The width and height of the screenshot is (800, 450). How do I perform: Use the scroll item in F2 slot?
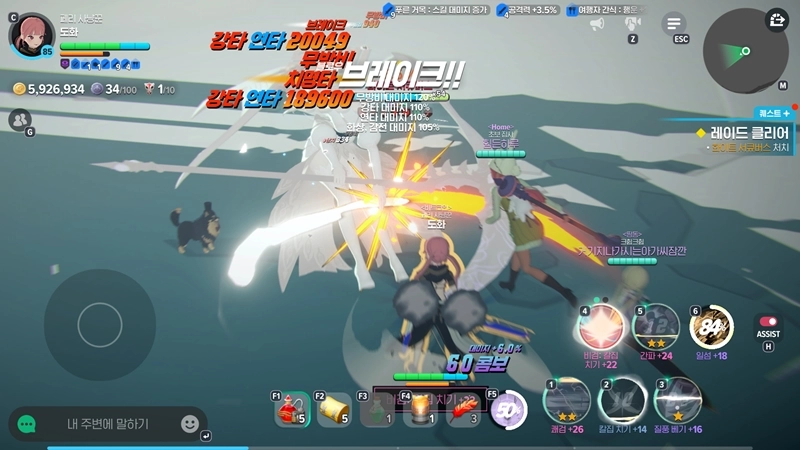(335, 408)
